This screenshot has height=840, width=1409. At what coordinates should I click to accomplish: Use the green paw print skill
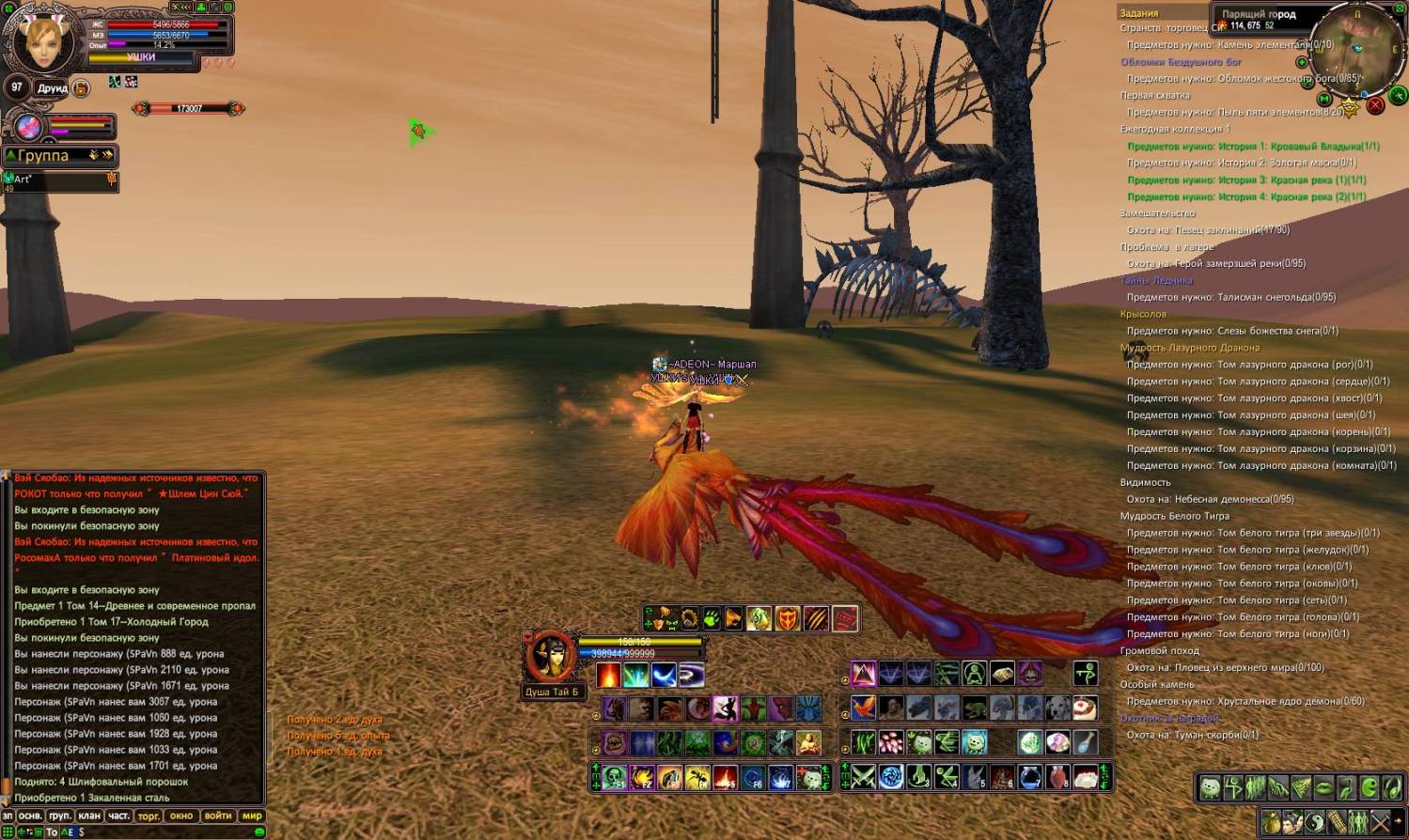click(x=712, y=618)
